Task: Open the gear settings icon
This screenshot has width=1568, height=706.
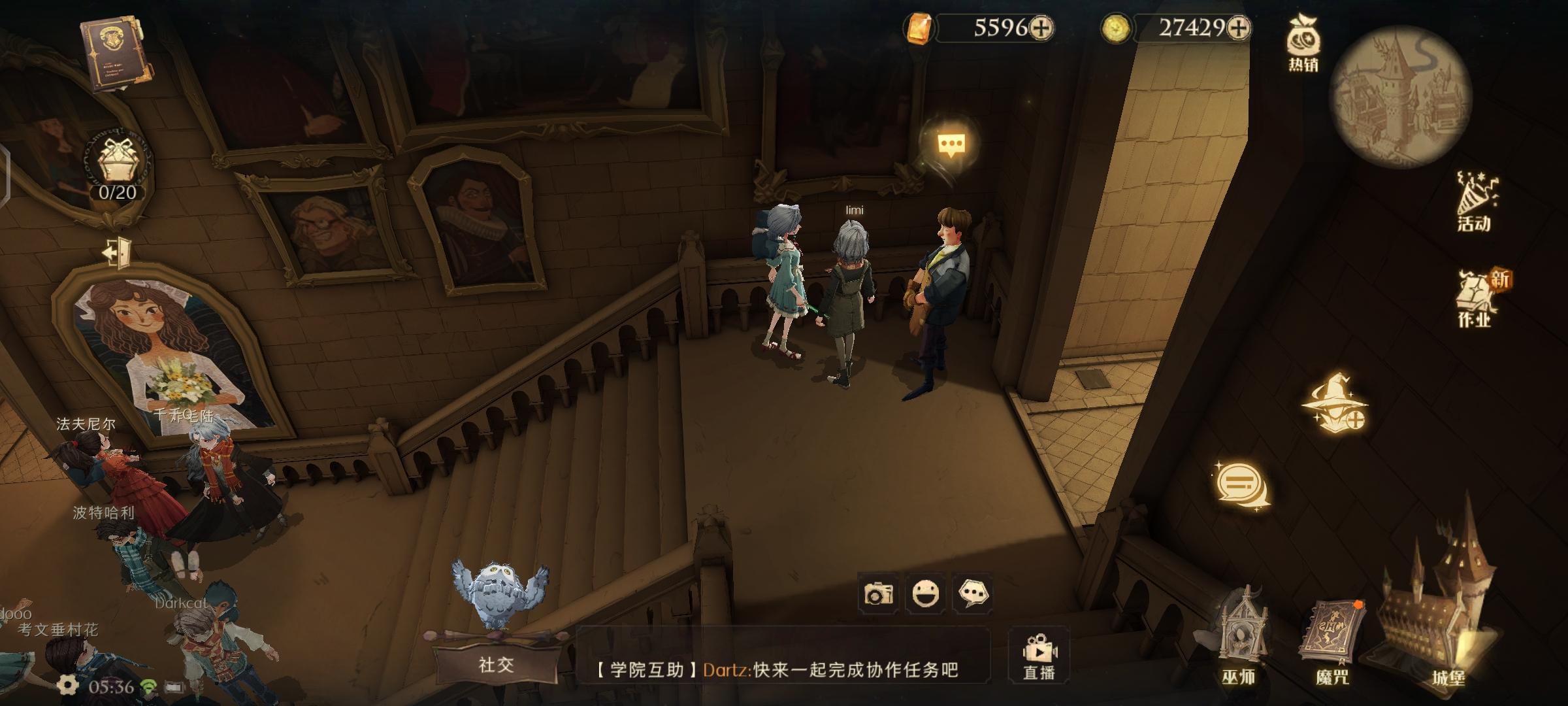Action: point(67,685)
